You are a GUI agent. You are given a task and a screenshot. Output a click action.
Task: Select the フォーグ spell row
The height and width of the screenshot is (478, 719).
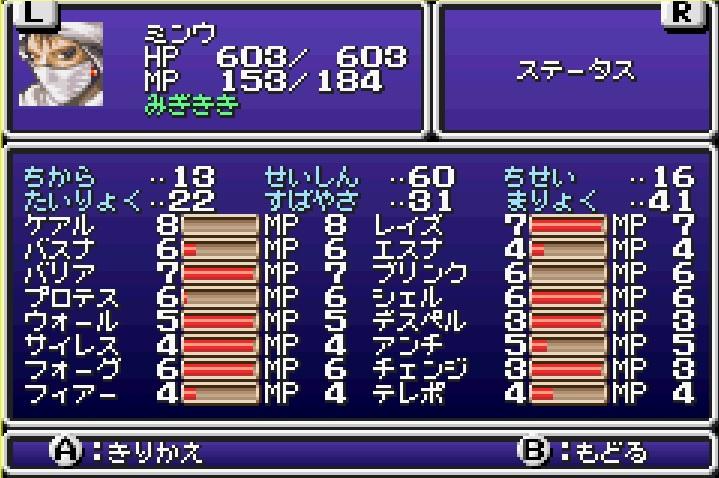click(70, 369)
